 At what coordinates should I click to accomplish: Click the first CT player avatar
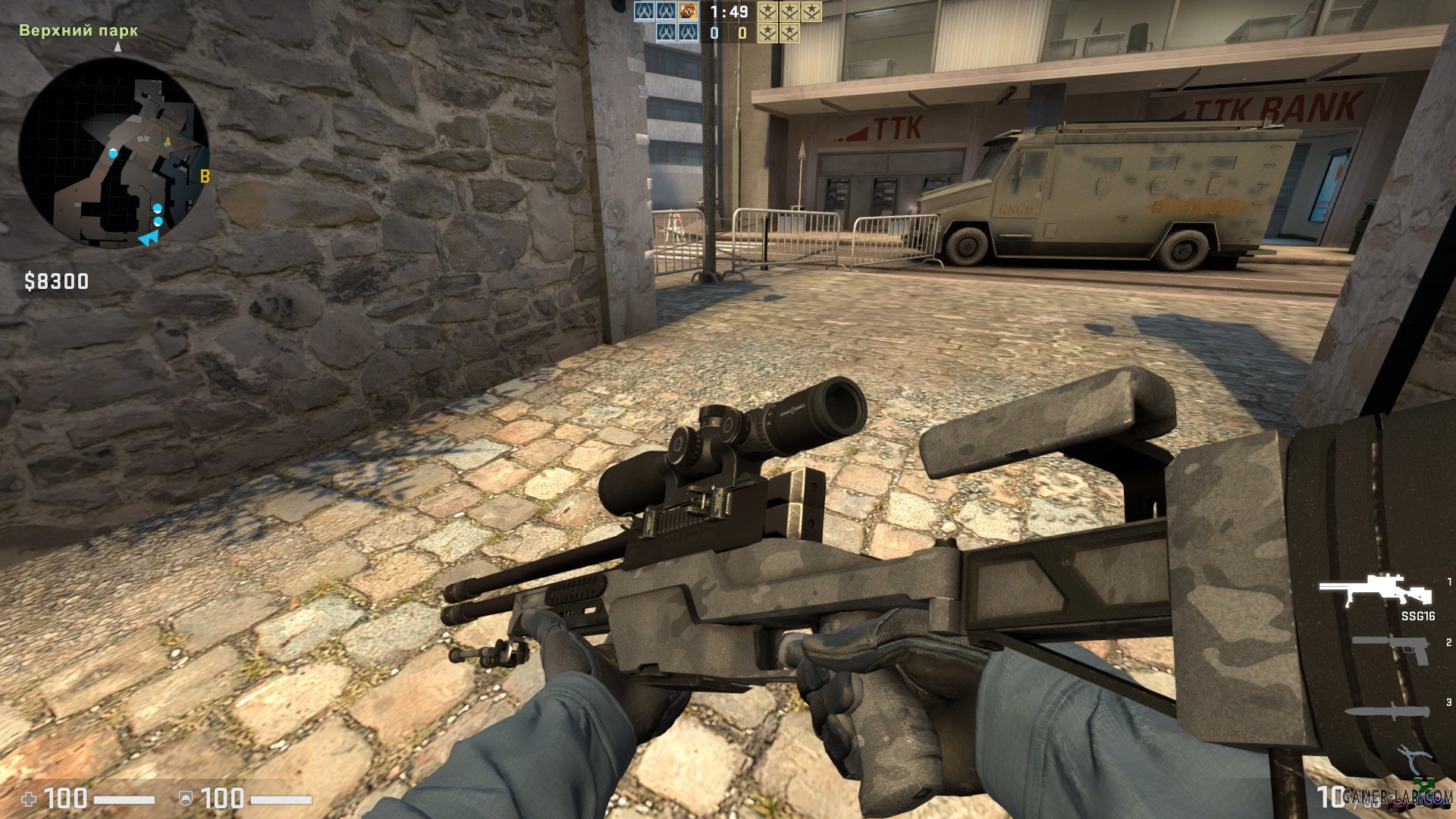(x=645, y=12)
